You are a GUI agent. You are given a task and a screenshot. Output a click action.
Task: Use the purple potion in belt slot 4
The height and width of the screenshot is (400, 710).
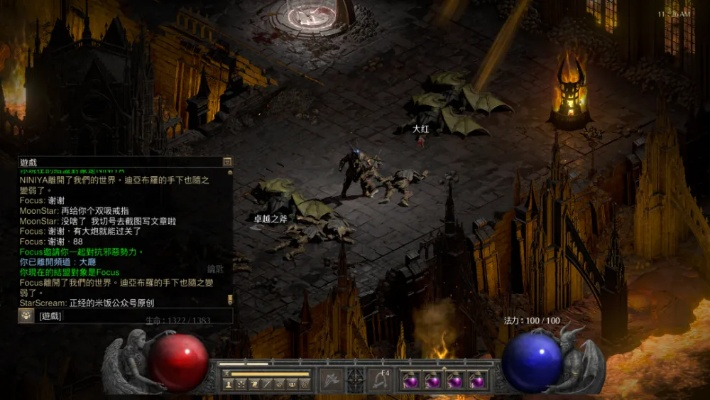pos(477,381)
